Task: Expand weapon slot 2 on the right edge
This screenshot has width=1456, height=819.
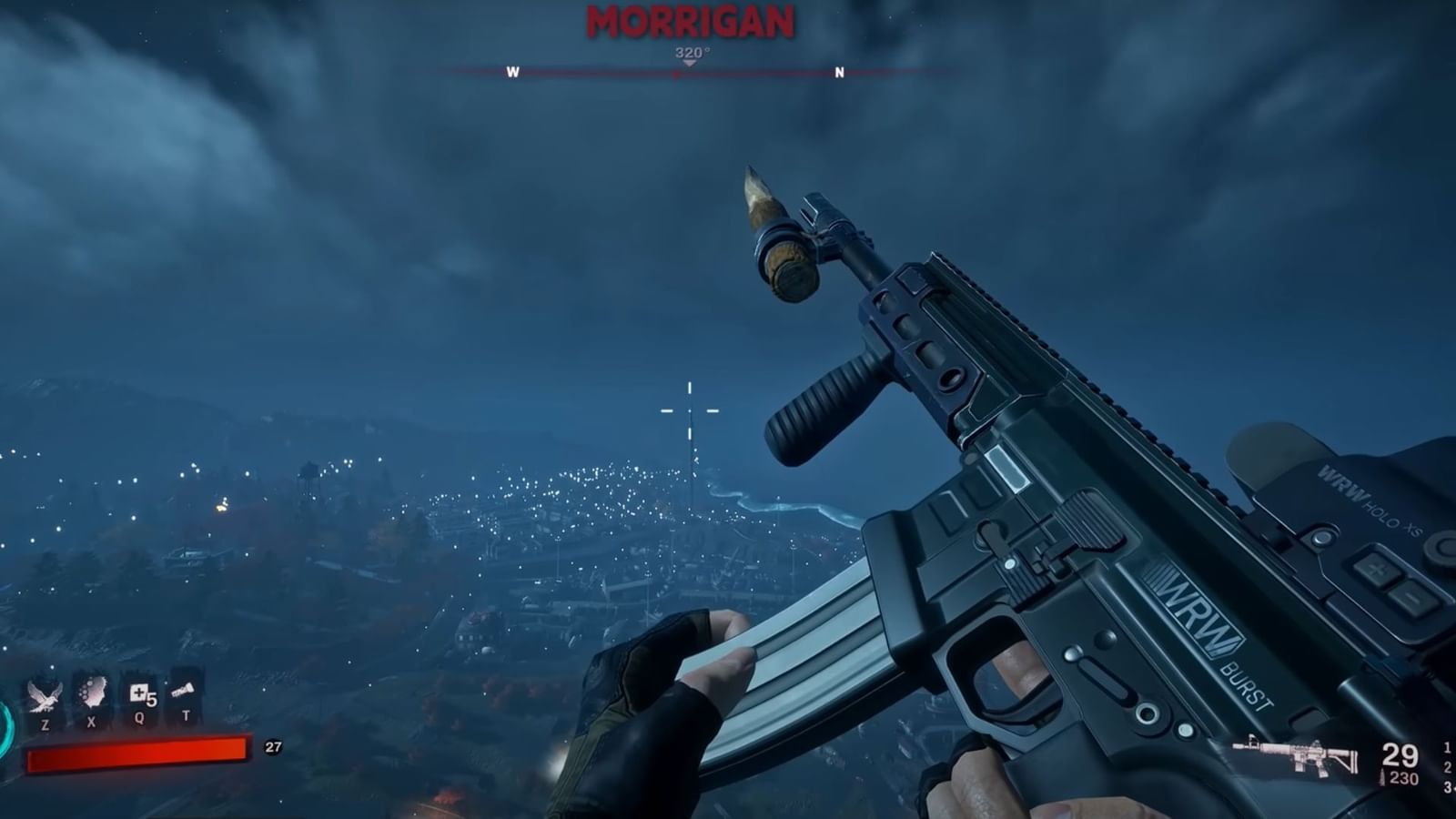Action: pyautogui.click(x=1445, y=767)
